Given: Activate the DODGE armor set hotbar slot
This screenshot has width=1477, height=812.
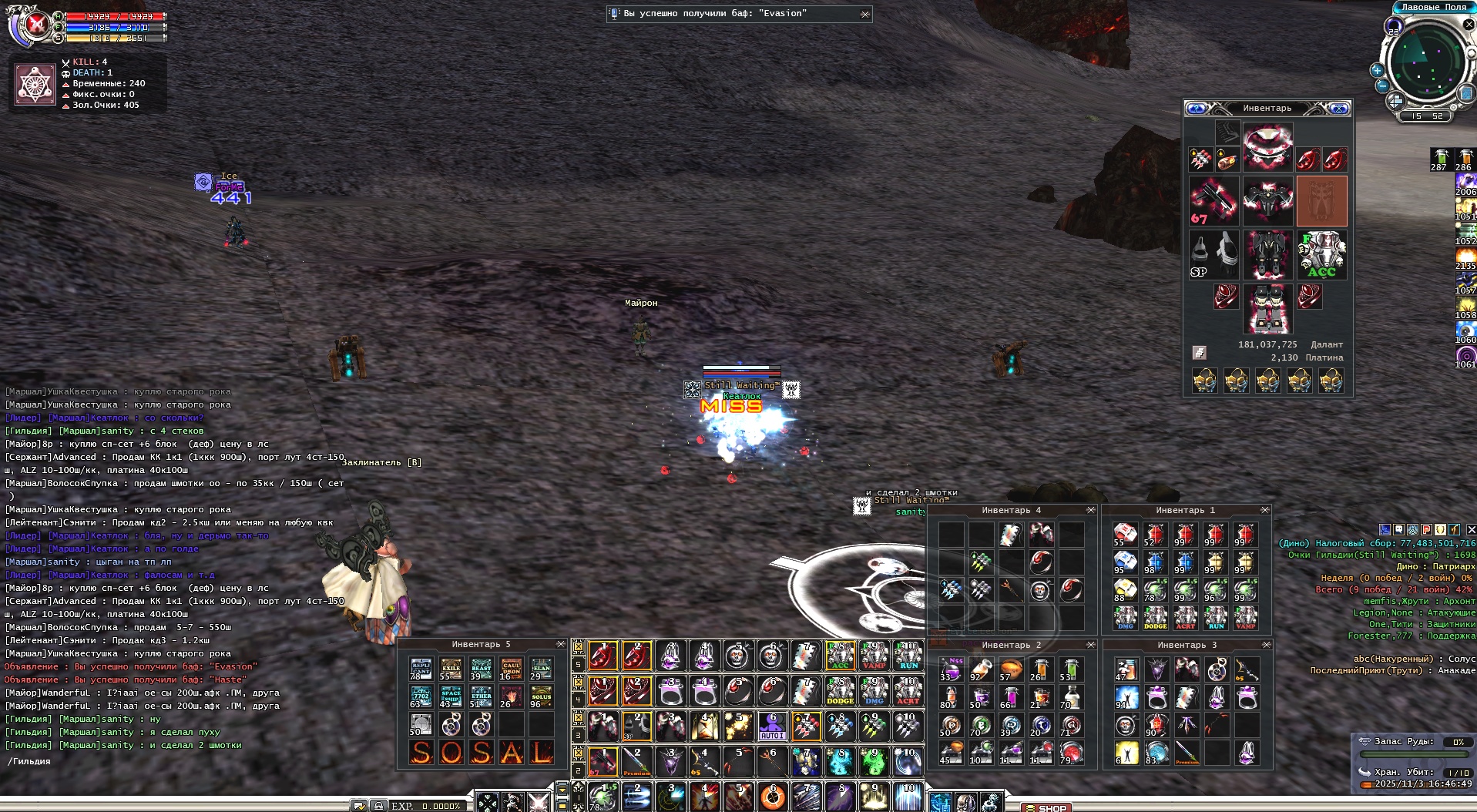Looking at the screenshot, I should point(840,691).
